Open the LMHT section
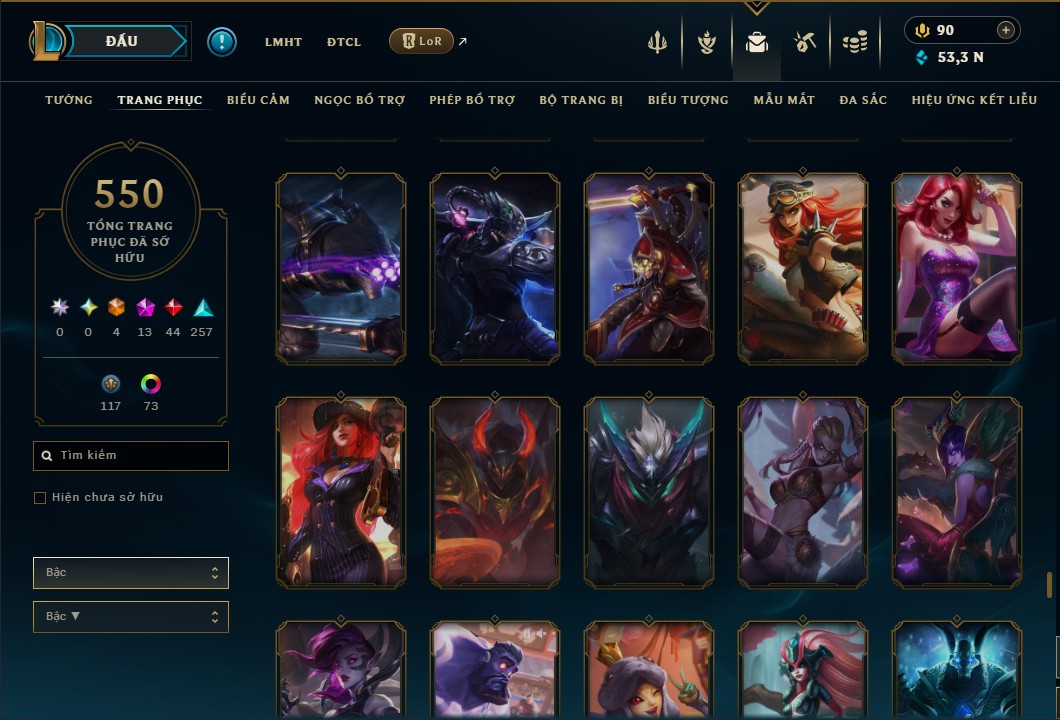The width and height of the screenshot is (1060, 720). pos(283,42)
